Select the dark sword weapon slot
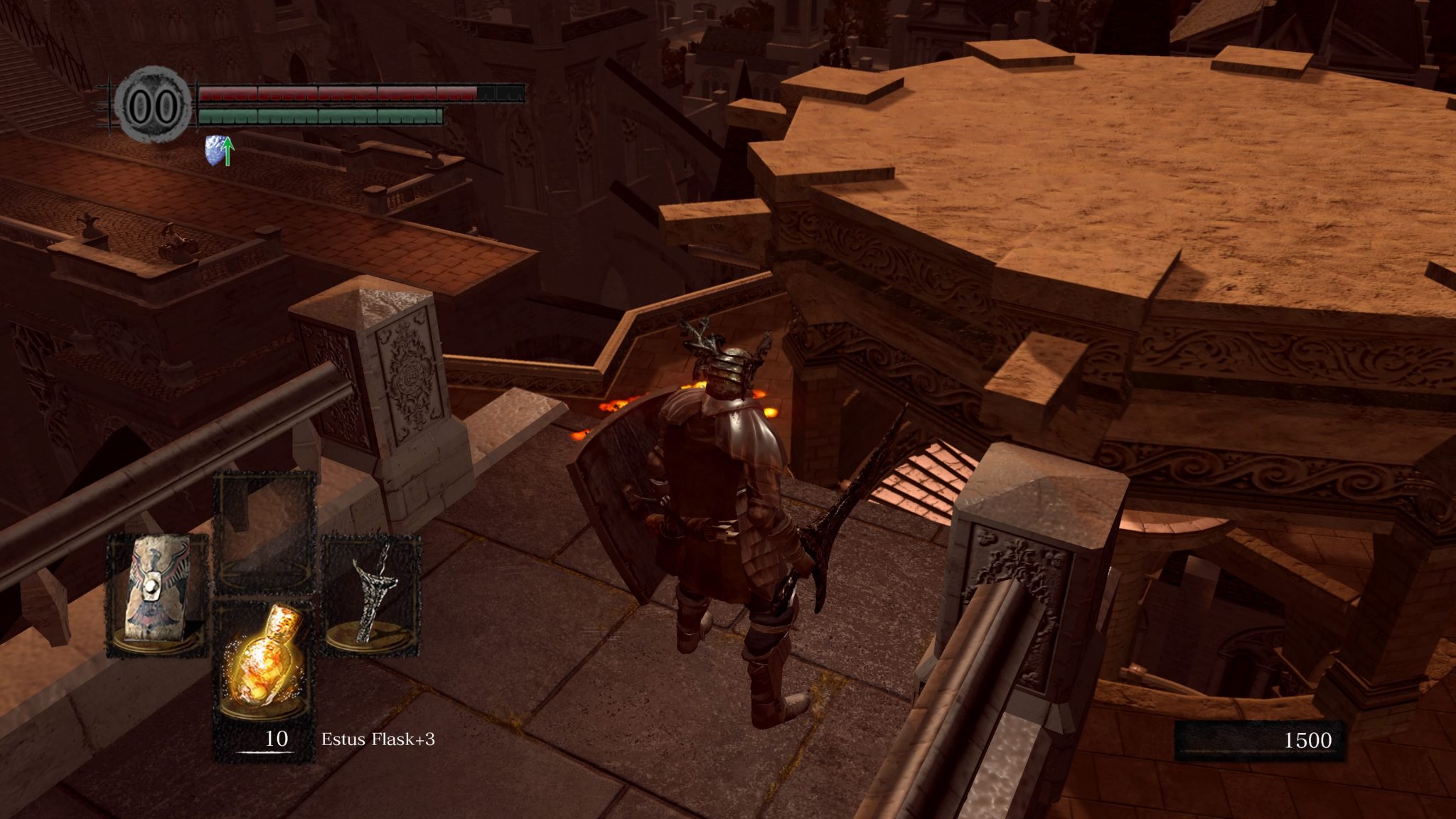 370,594
